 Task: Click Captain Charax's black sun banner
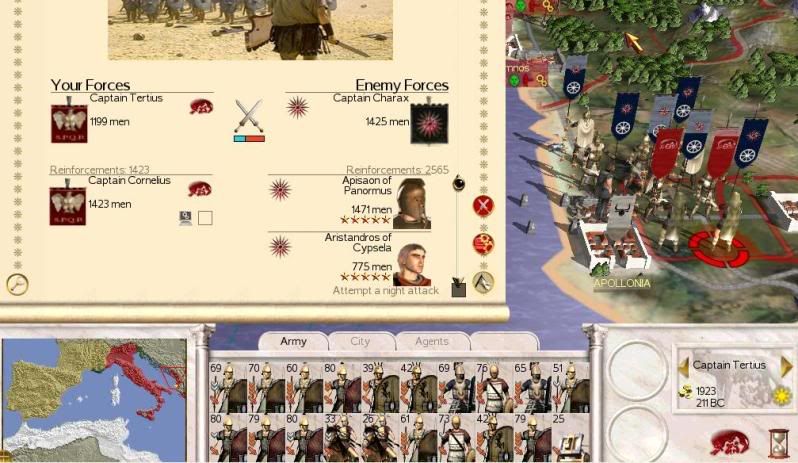[429, 123]
